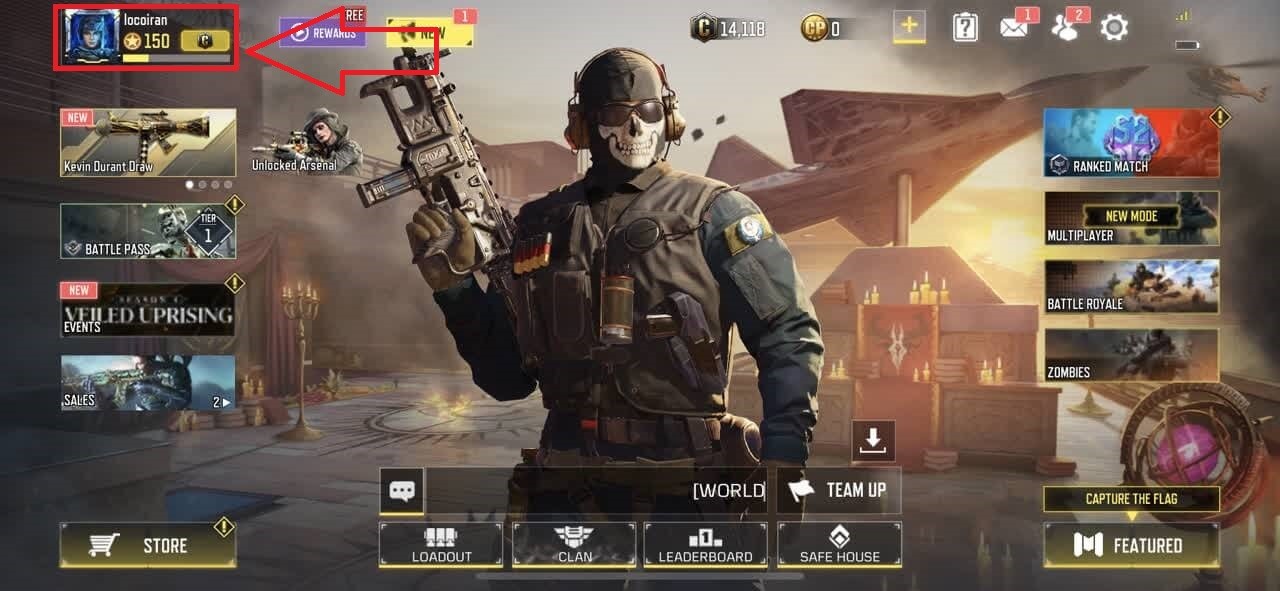Open the gear settings menu
Viewport: 1280px width, 591px height.
point(1114,28)
